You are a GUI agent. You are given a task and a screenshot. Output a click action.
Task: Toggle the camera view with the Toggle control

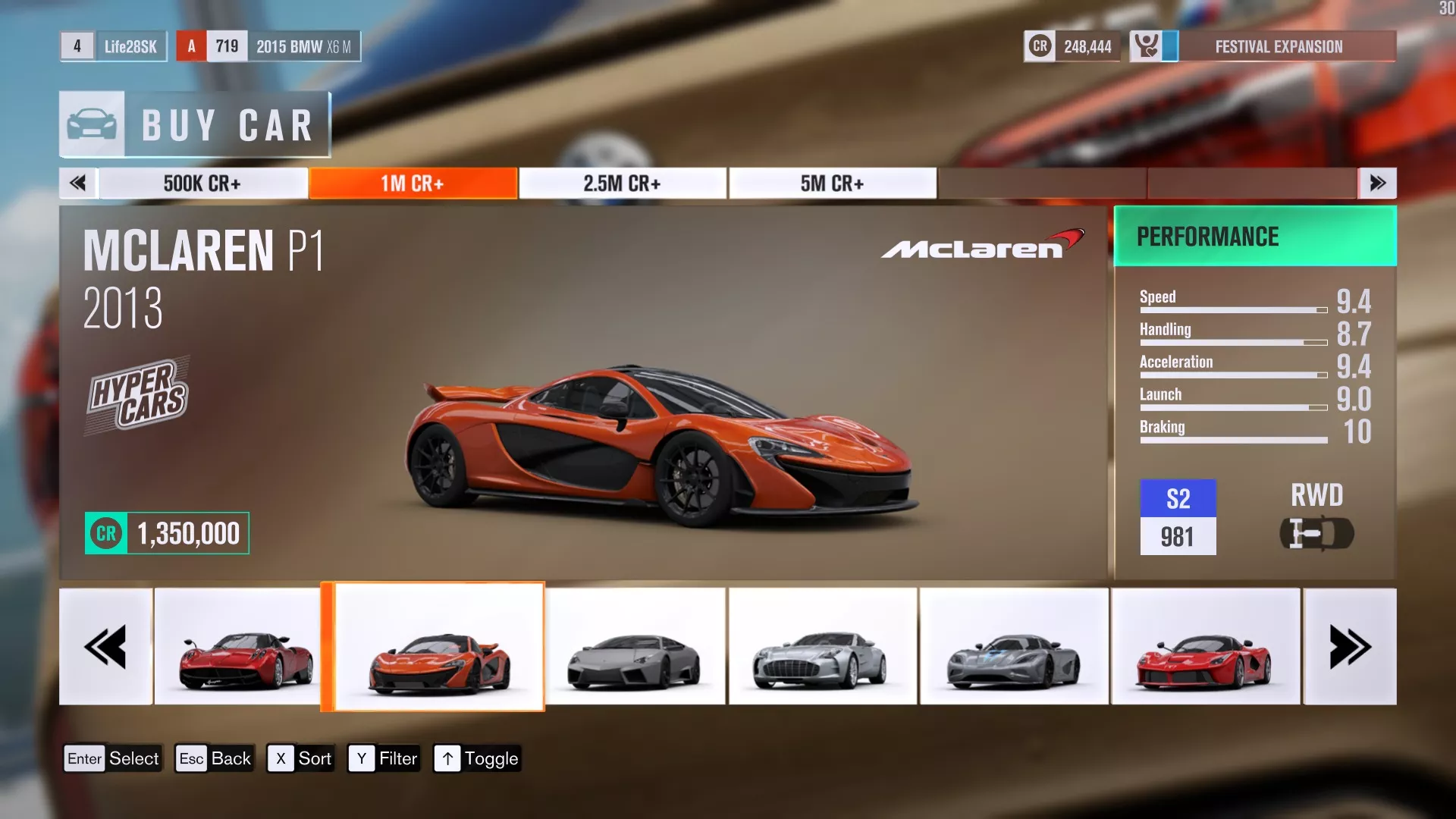[476, 758]
